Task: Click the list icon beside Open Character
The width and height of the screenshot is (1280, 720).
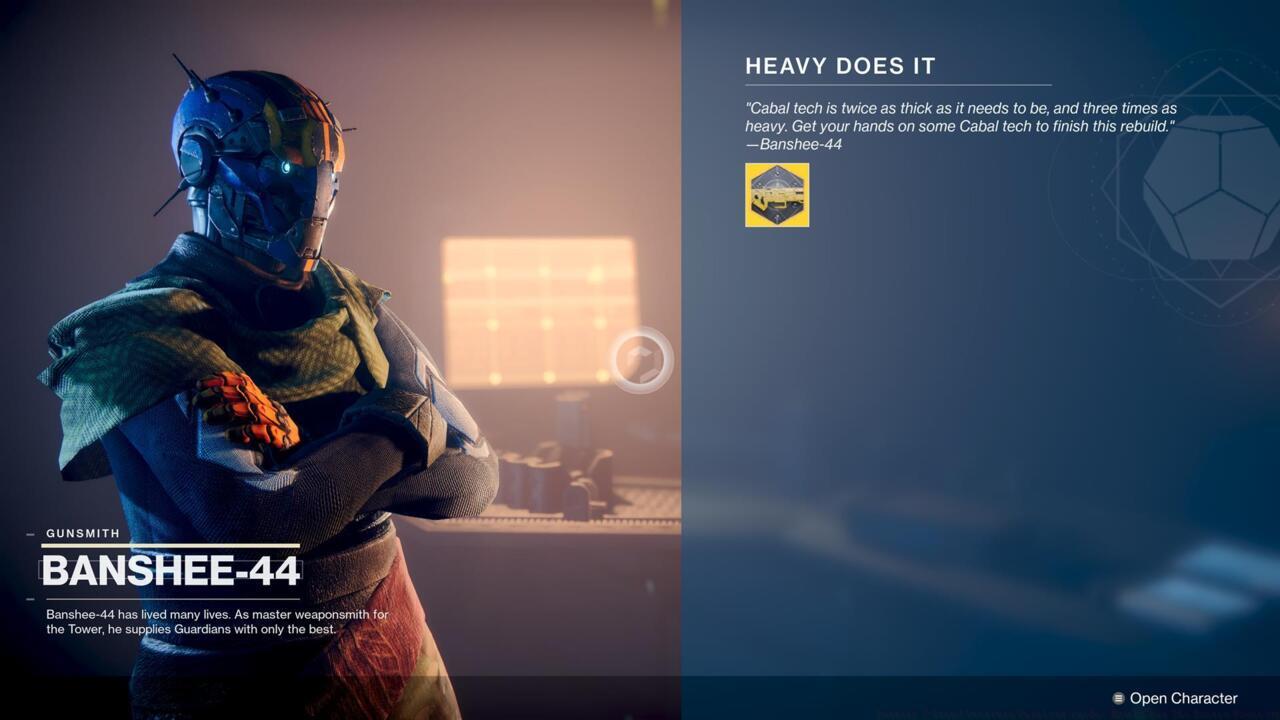Action: click(1117, 698)
